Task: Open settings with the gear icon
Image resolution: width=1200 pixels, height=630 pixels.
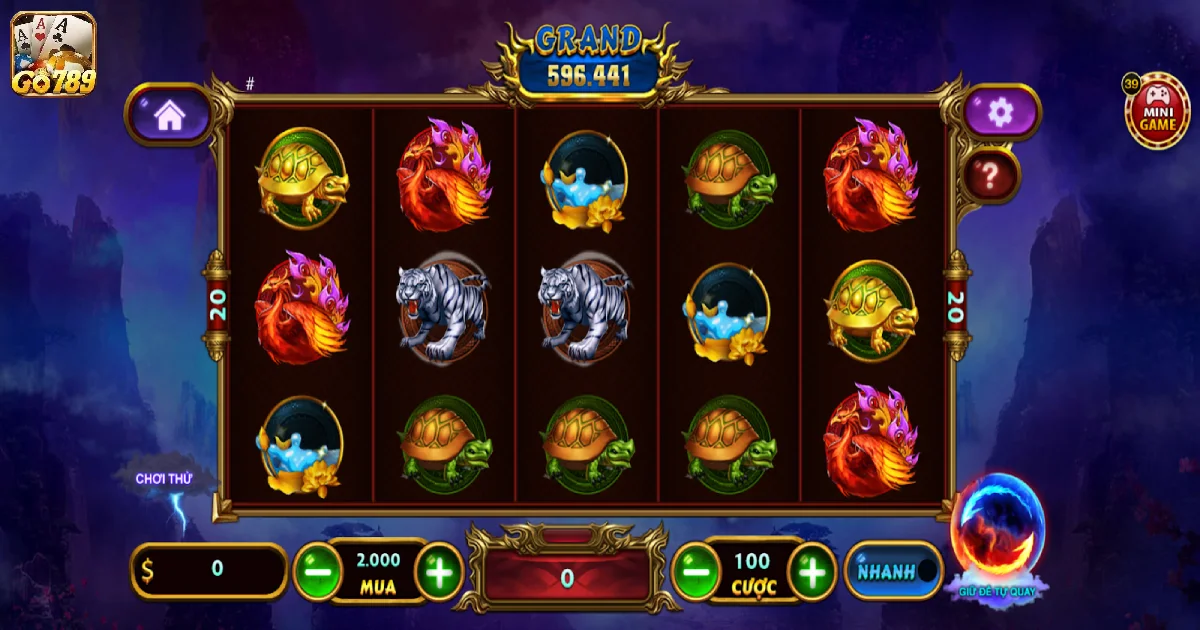Action: tap(1000, 113)
